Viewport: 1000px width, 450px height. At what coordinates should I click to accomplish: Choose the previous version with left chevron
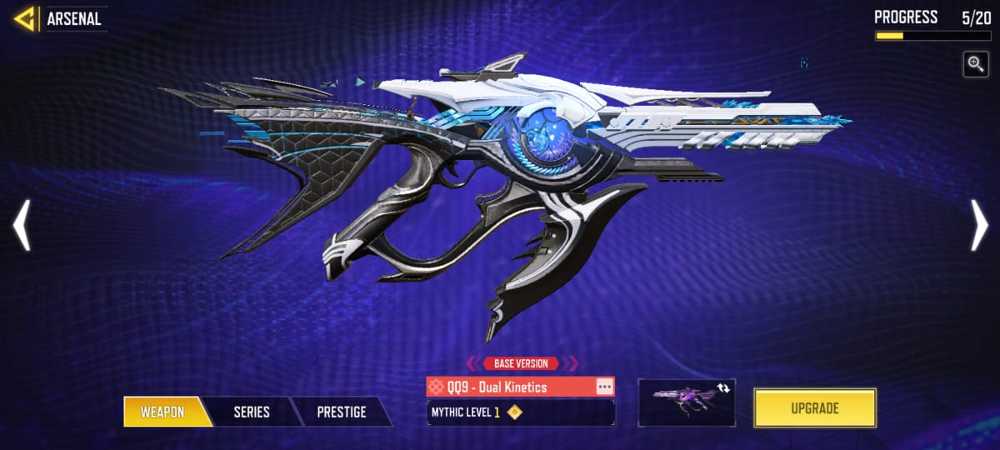click(x=470, y=364)
